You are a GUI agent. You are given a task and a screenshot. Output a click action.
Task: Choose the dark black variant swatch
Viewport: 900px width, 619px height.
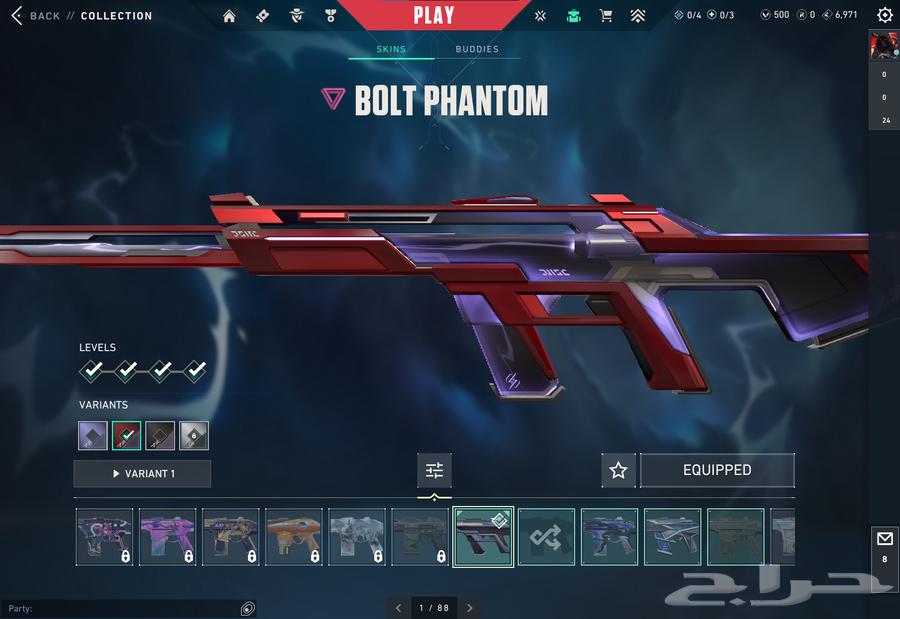[160, 435]
